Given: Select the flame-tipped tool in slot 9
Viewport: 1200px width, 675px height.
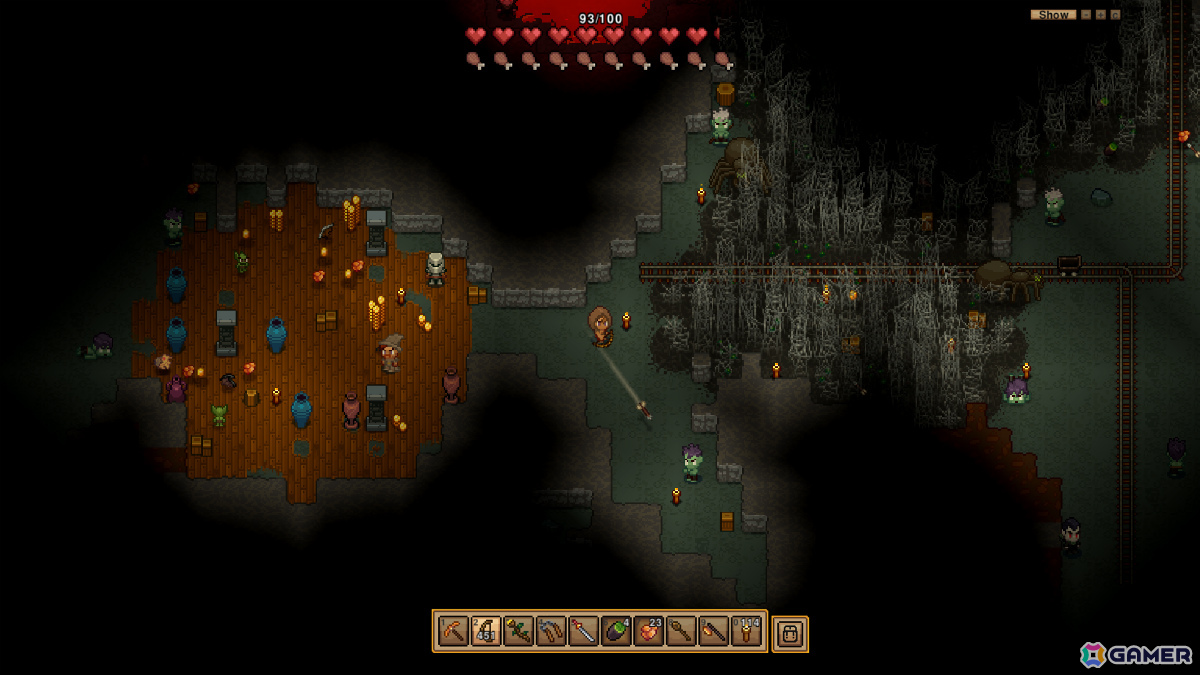Looking at the screenshot, I should (x=714, y=632).
